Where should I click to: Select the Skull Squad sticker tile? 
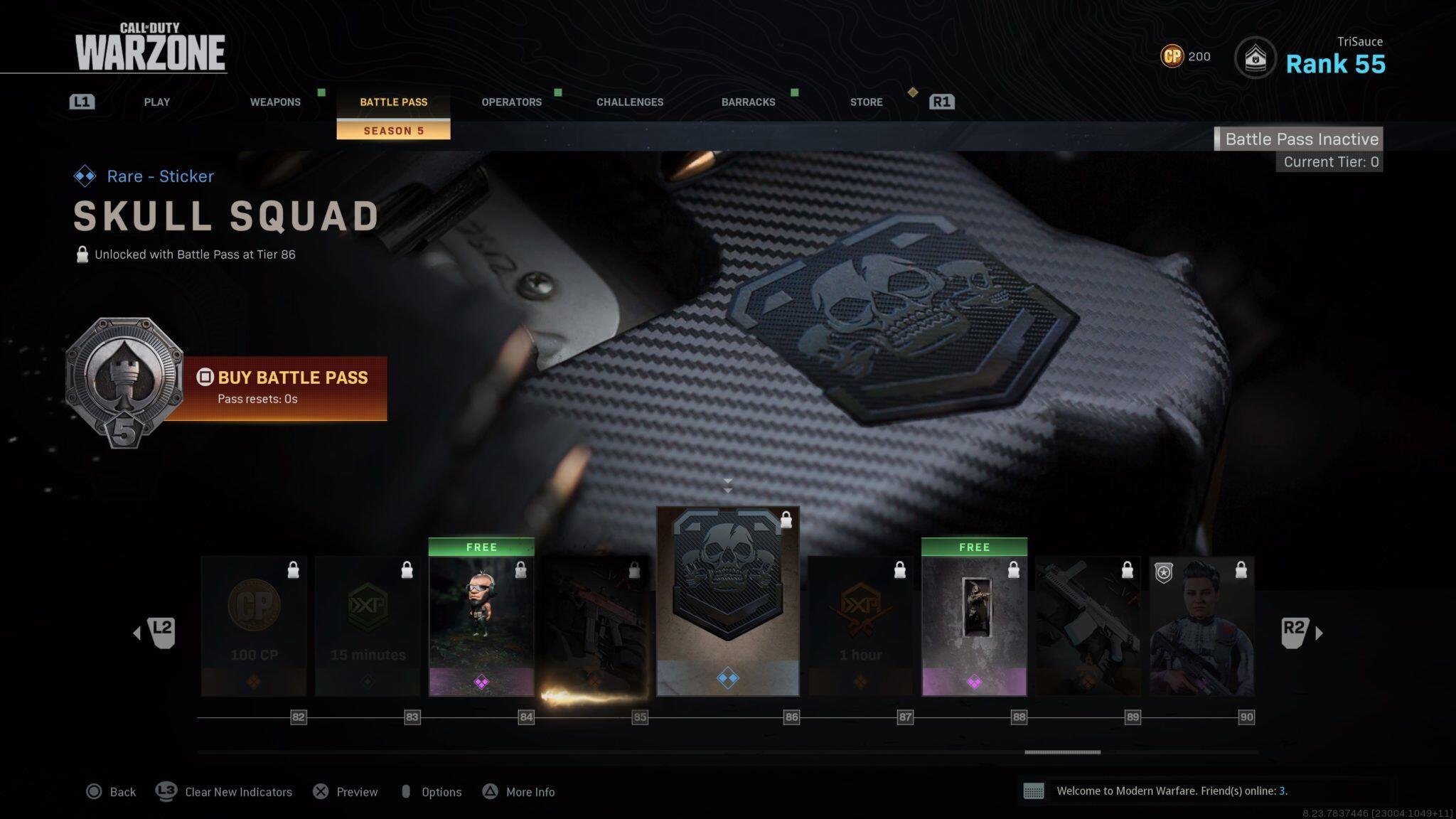tap(727, 601)
